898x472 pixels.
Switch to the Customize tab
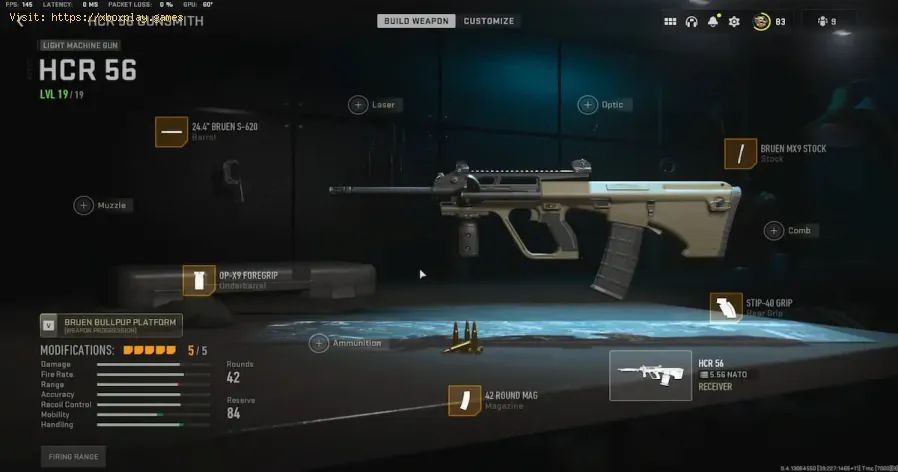489,21
